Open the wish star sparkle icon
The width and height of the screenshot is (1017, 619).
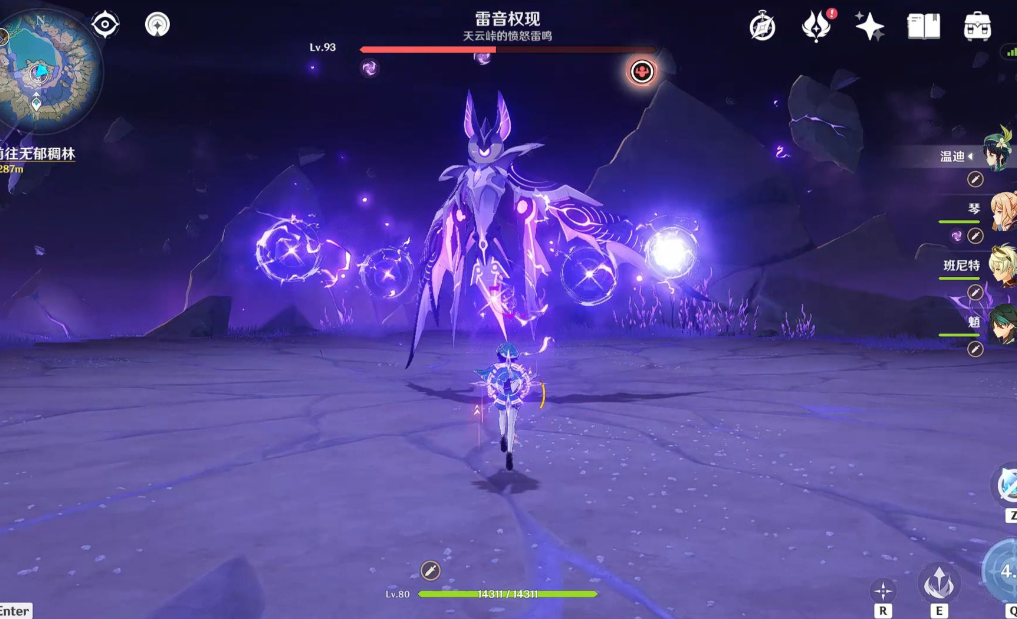869,27
